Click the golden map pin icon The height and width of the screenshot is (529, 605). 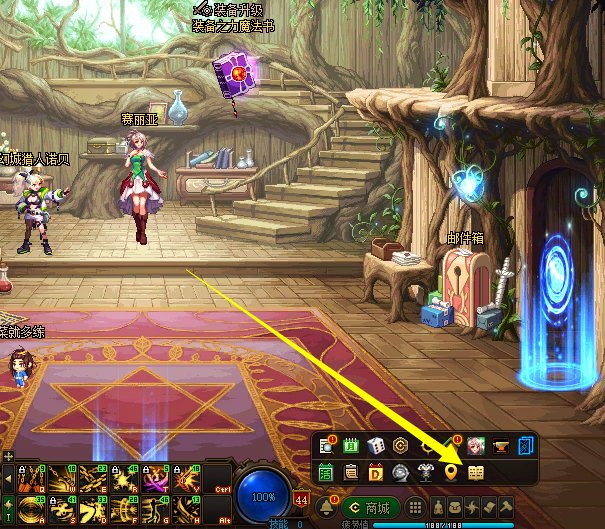click(450, 472)
